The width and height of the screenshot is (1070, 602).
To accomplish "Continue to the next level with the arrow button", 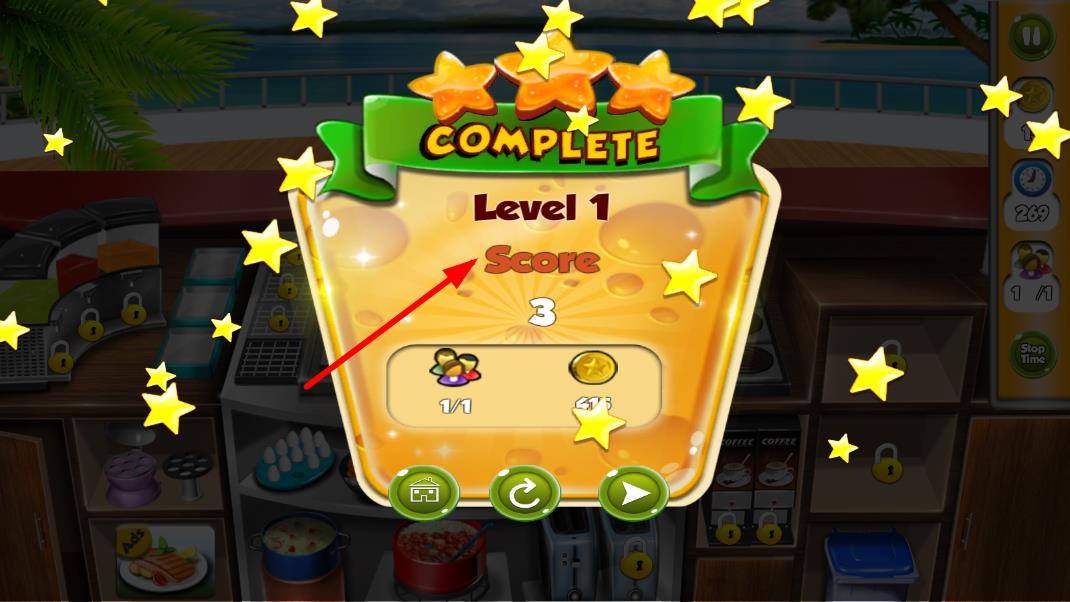I will click(x=632, y=492).
